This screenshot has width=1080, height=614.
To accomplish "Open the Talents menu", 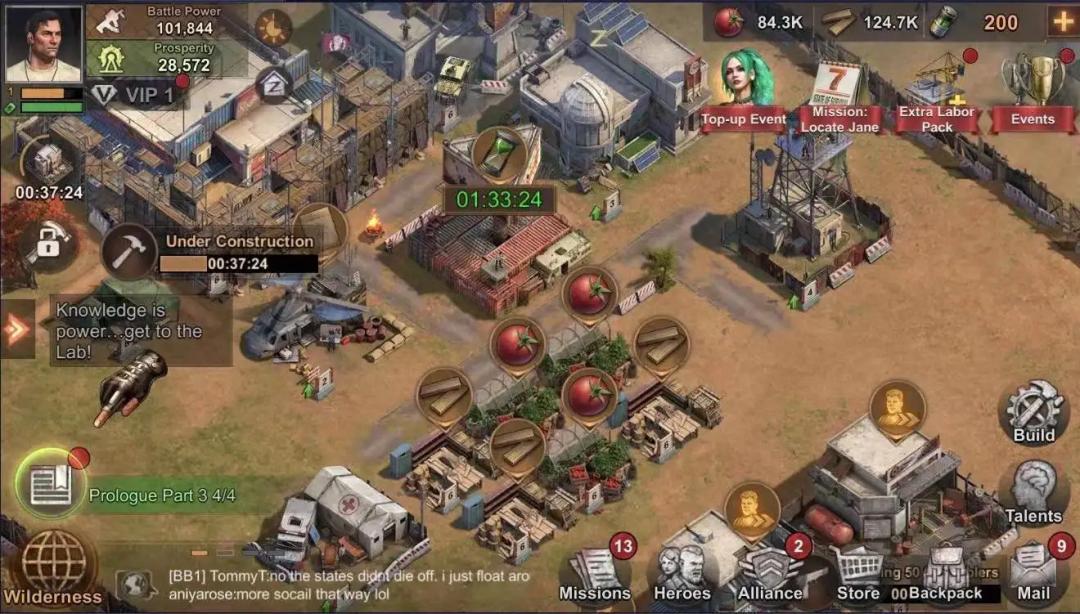I will point(1033,492).
